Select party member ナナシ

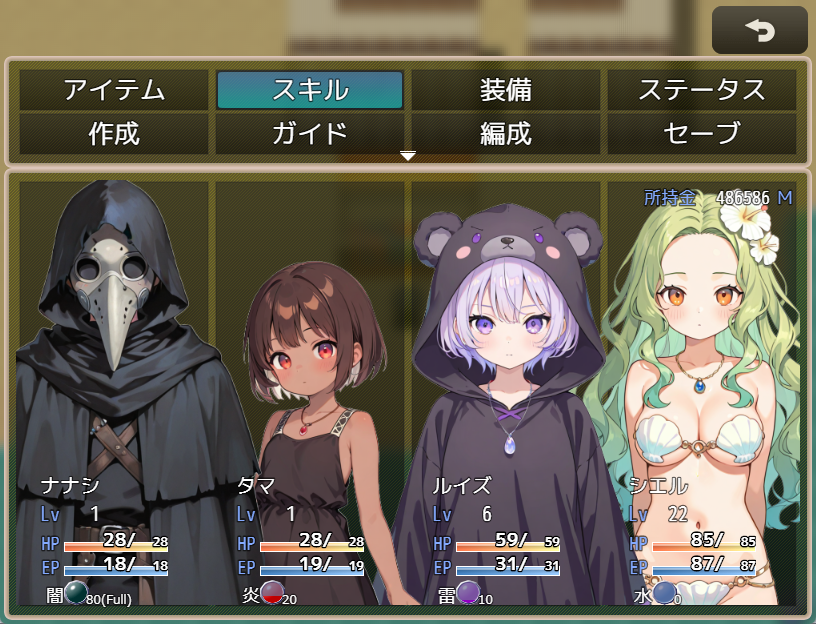(114, 390)
